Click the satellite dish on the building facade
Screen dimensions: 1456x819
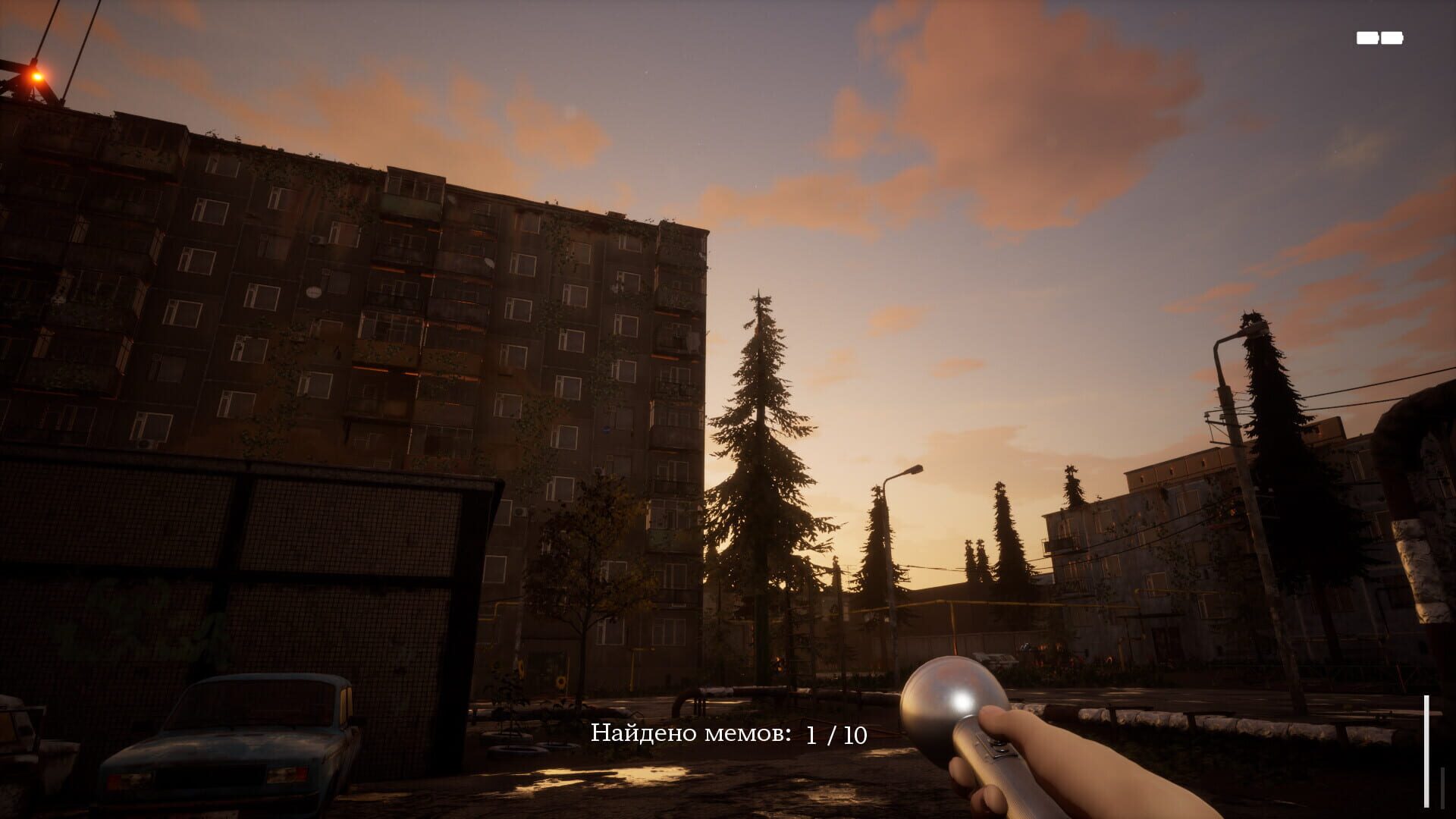[313, 291]
